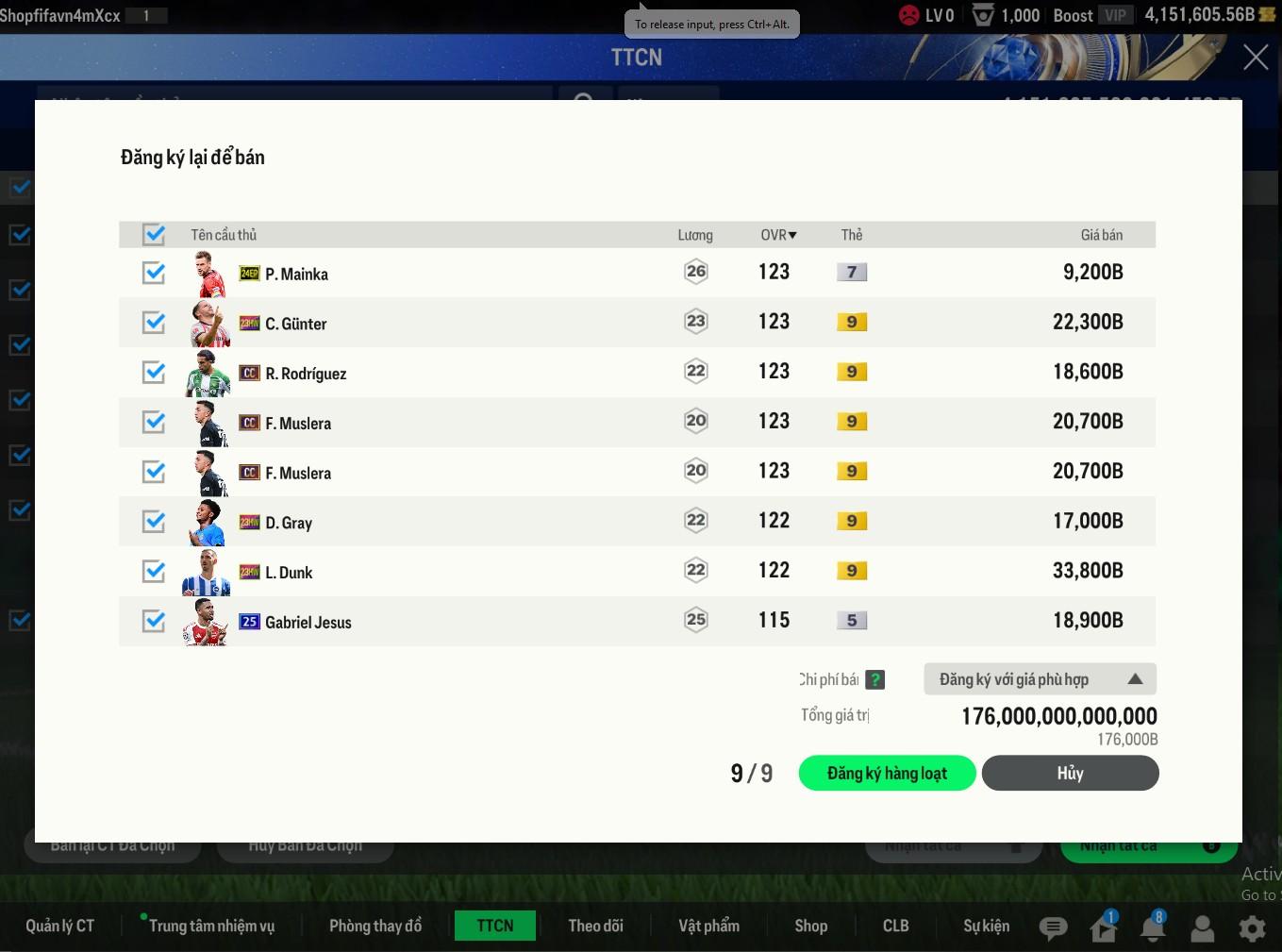Confirm with Đăng ký hàng loạt button

pyautogui.click(x=887, y=773)
